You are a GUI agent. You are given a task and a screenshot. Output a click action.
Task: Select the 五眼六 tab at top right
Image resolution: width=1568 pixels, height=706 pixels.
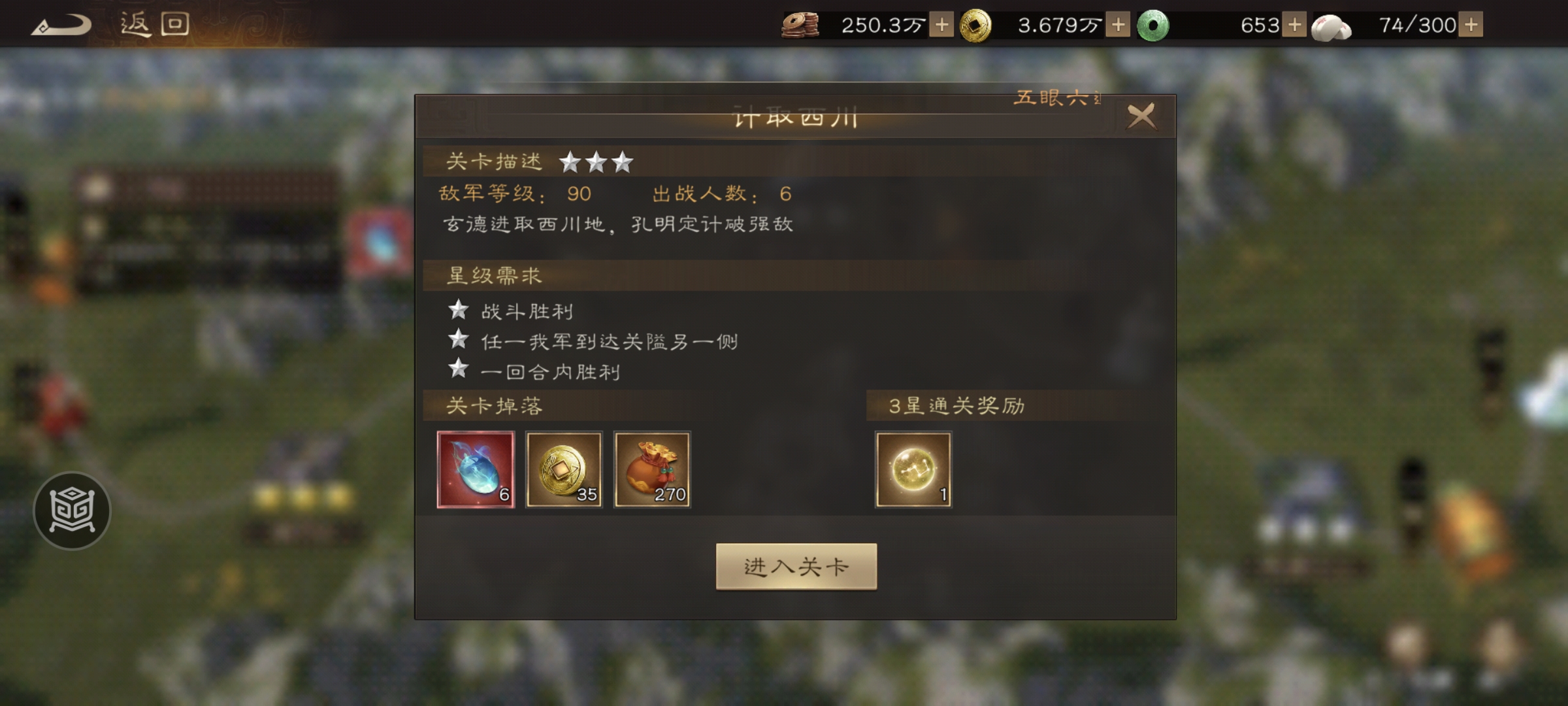[x=1052, y=98]
